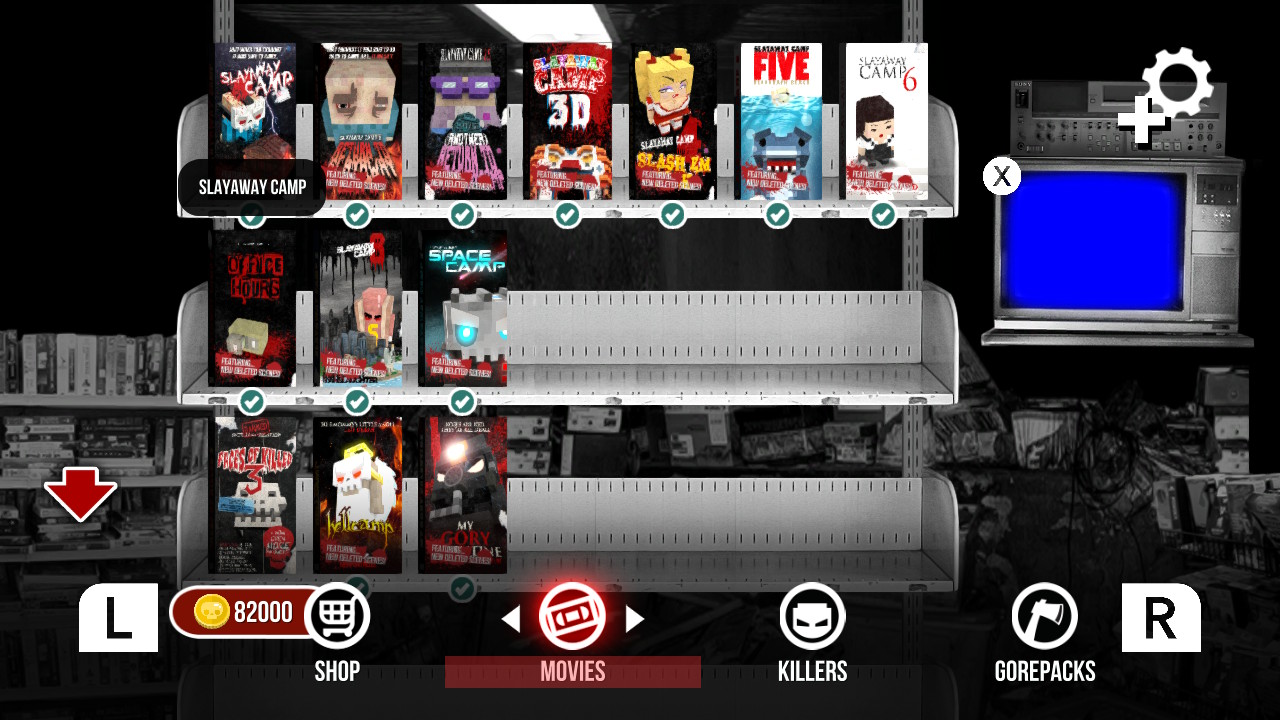Screen dimensions: 1280x720
Task: Toggle the checkmark under Slayaway Camp 3D
Action: (x=568, y=213)
